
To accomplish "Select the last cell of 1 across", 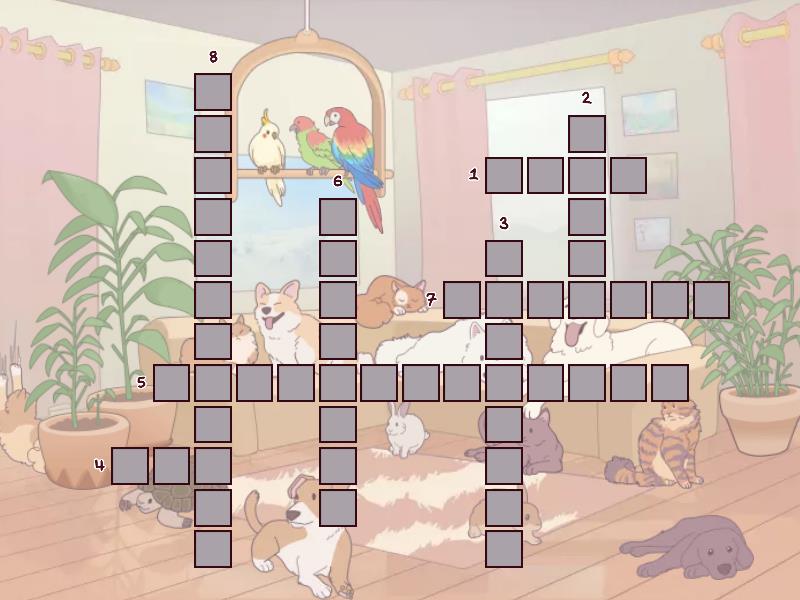I will (x=628, y=175).
